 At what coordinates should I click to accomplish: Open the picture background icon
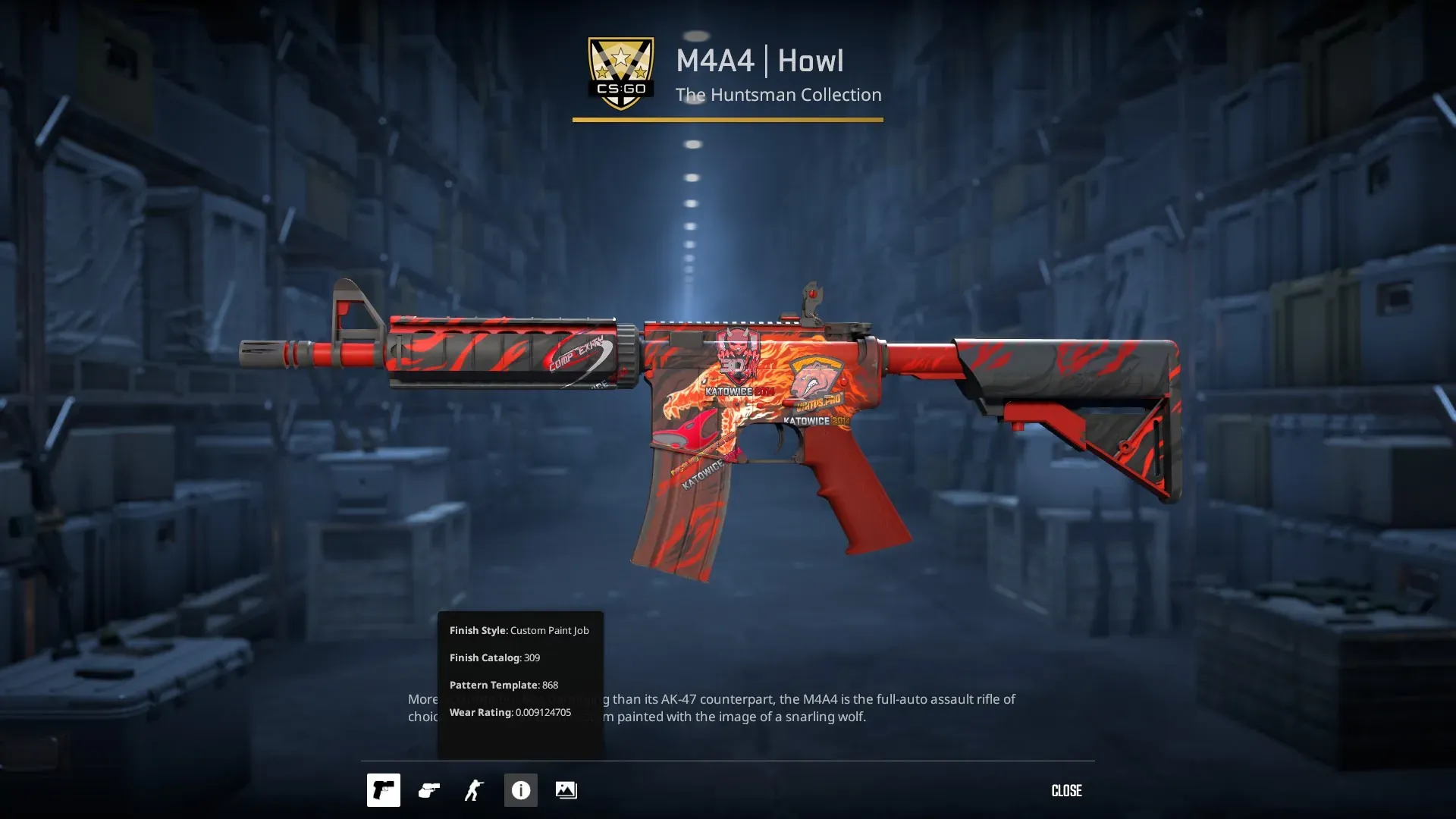click(566, 790)
